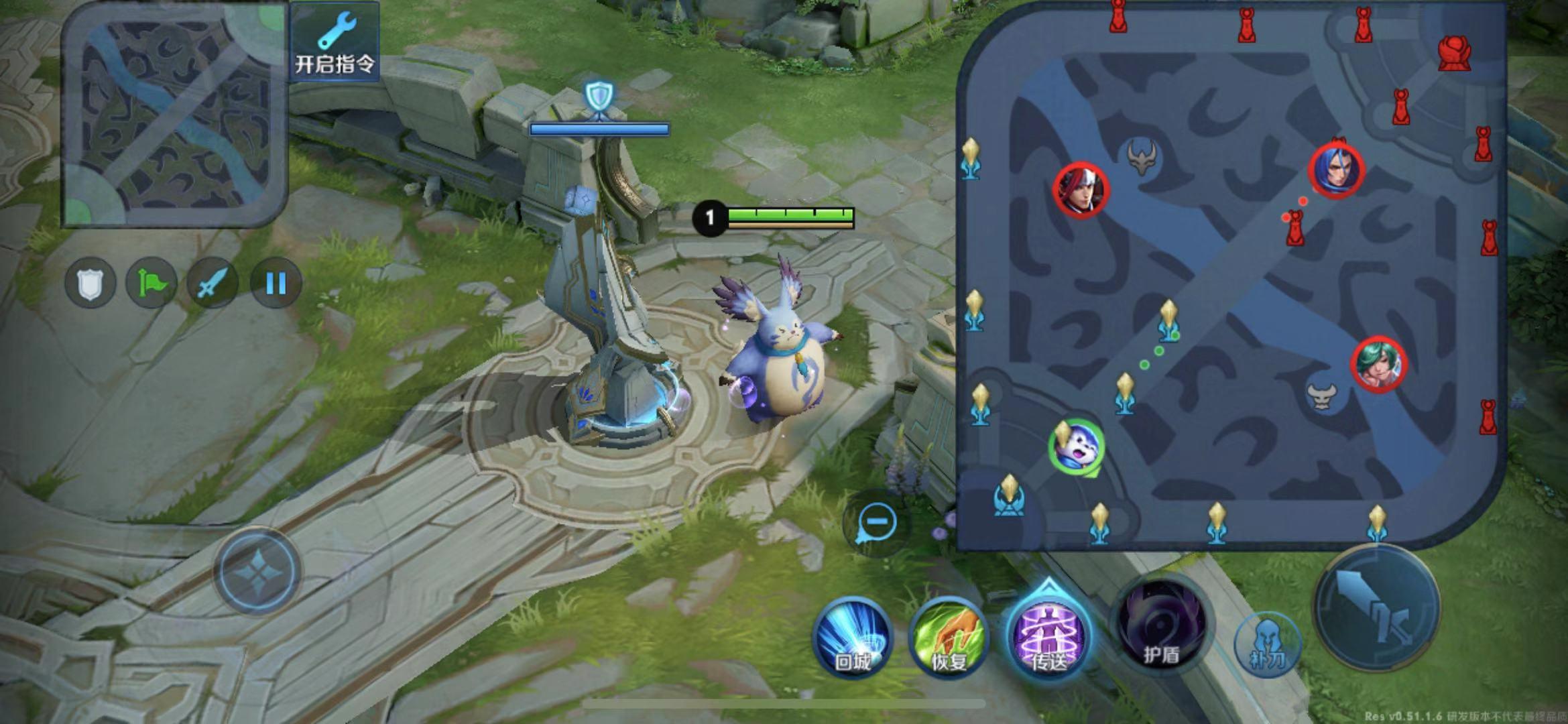
Task: Select the green-haired enemy hero portrait on map
Action: pyautogui.click(x=1378, y=364)
